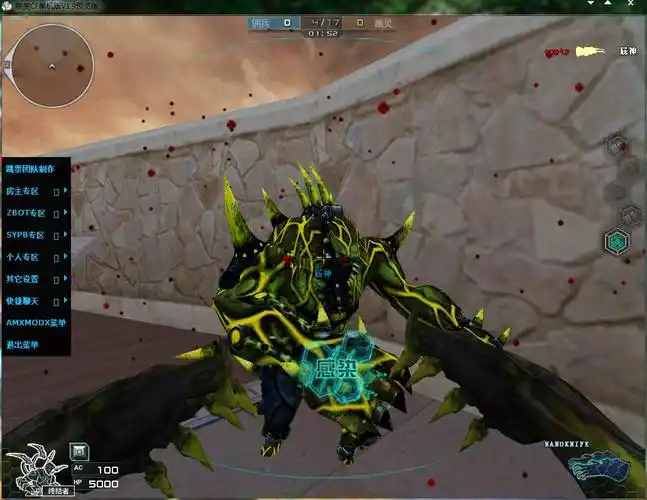This screenshot has height=500, width=647.
Task: Click the circular minimap radar
Action: pyautogui.click(x=50, y=66)
